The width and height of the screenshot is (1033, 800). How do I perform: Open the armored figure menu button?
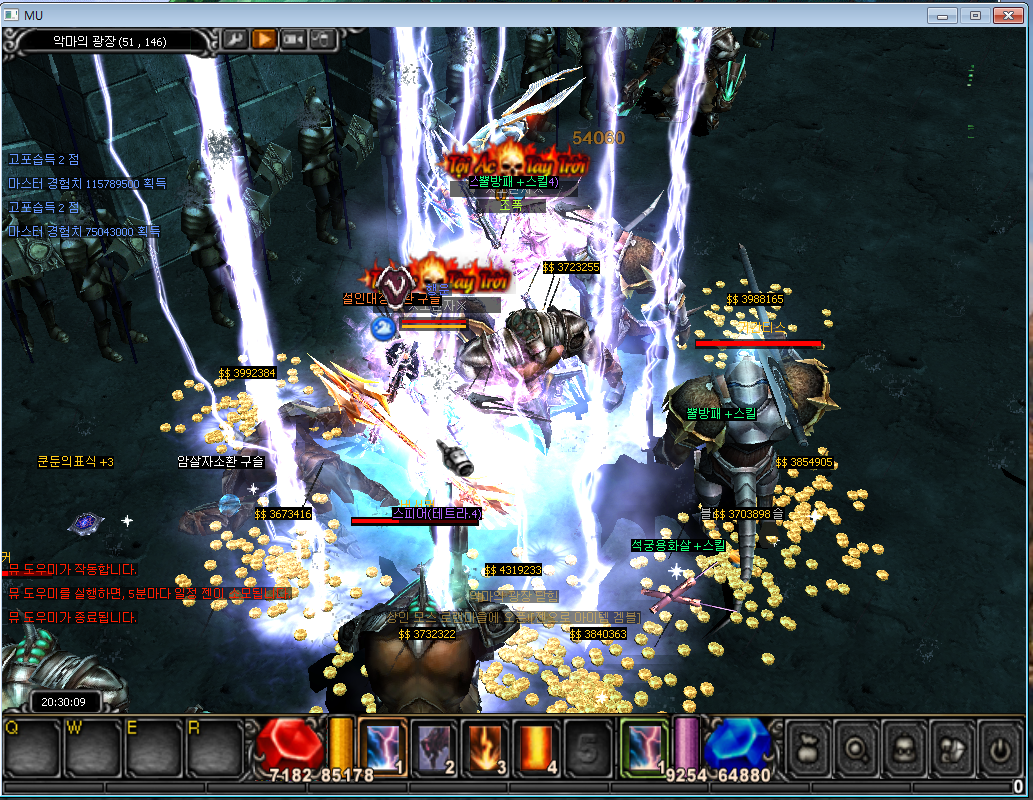coord(952,746)
